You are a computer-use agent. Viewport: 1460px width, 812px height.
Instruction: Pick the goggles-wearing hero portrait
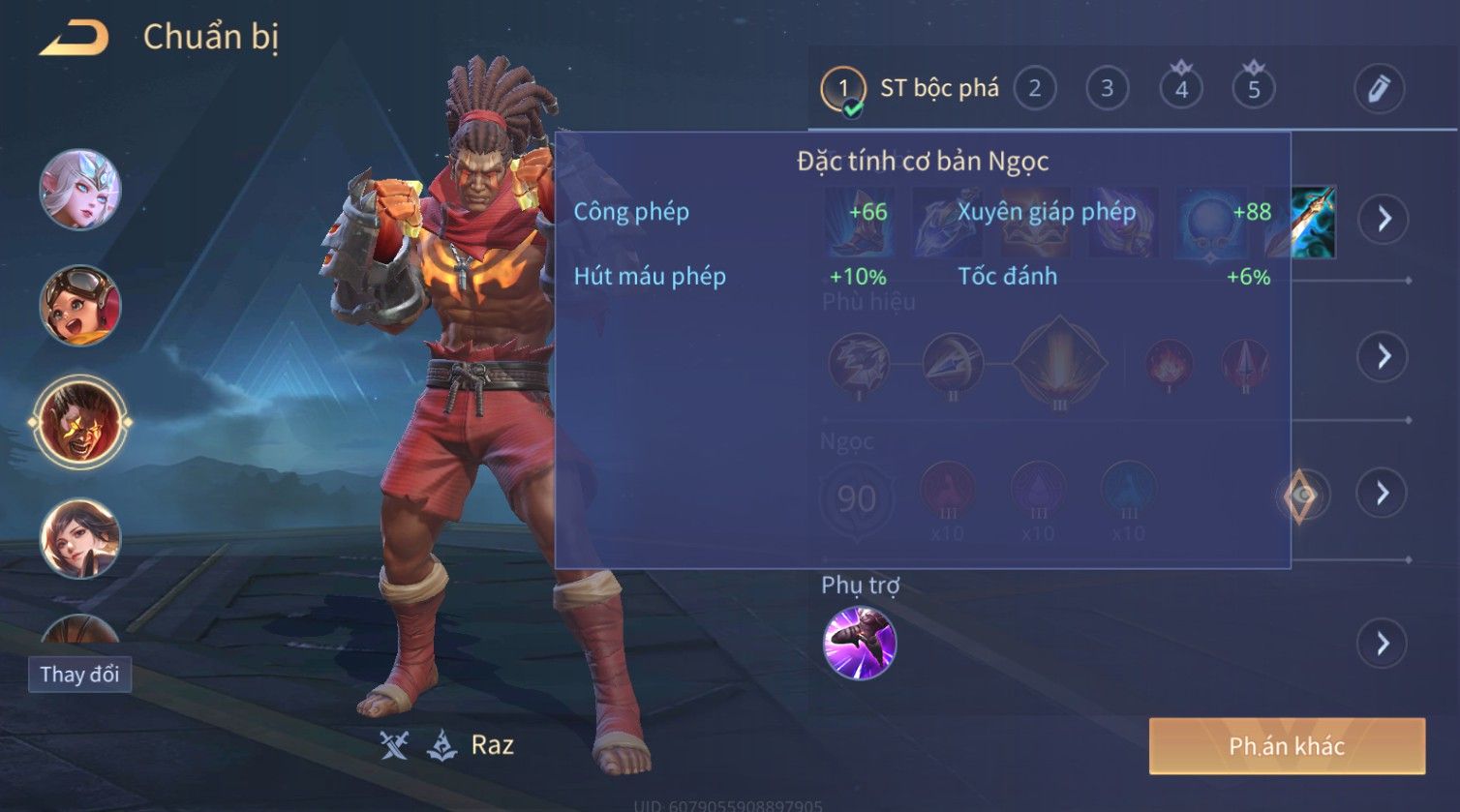click(x=80, y=306)
